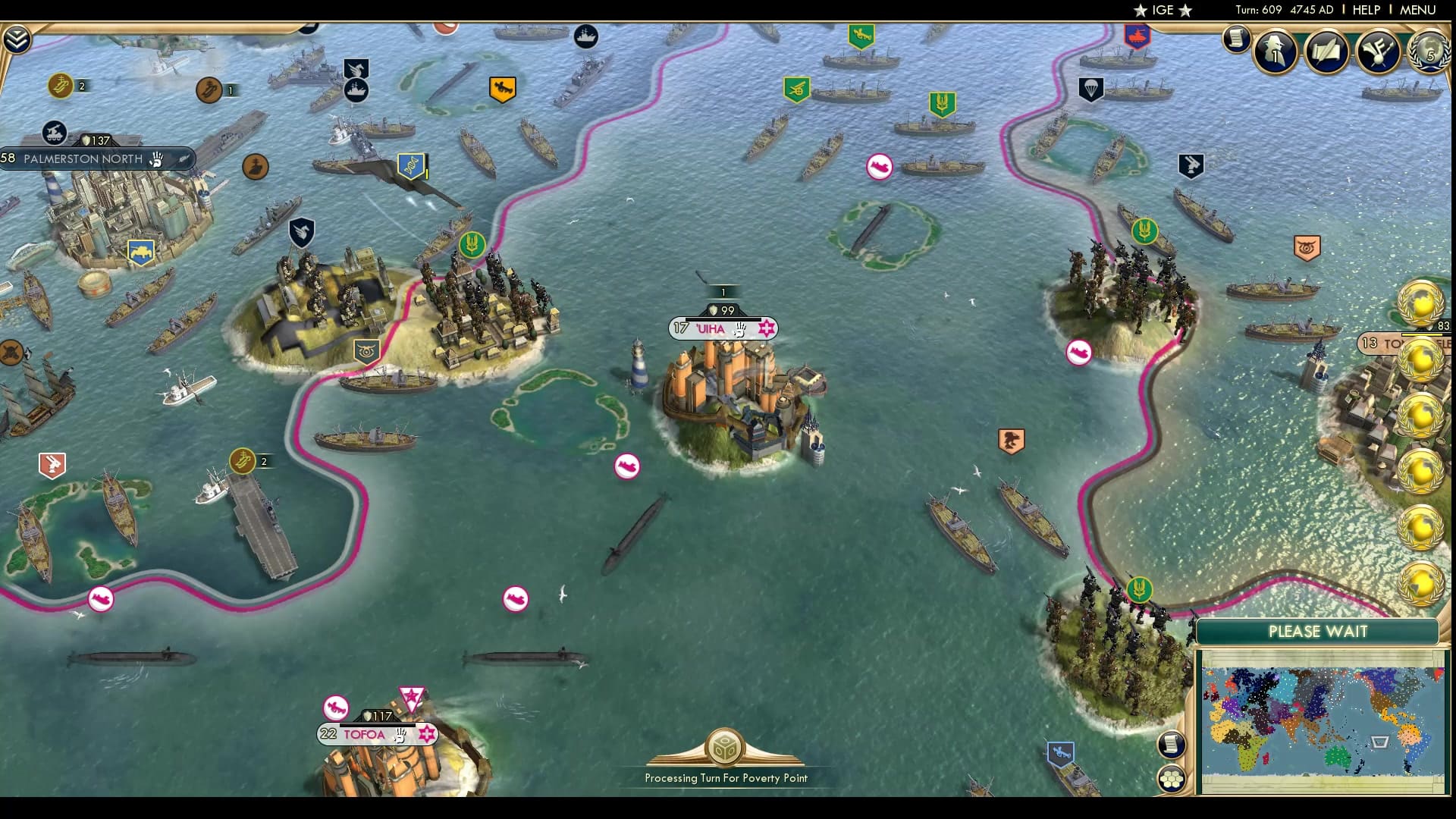Click the embarked unit count badge showing 137

tap(96, 140)
